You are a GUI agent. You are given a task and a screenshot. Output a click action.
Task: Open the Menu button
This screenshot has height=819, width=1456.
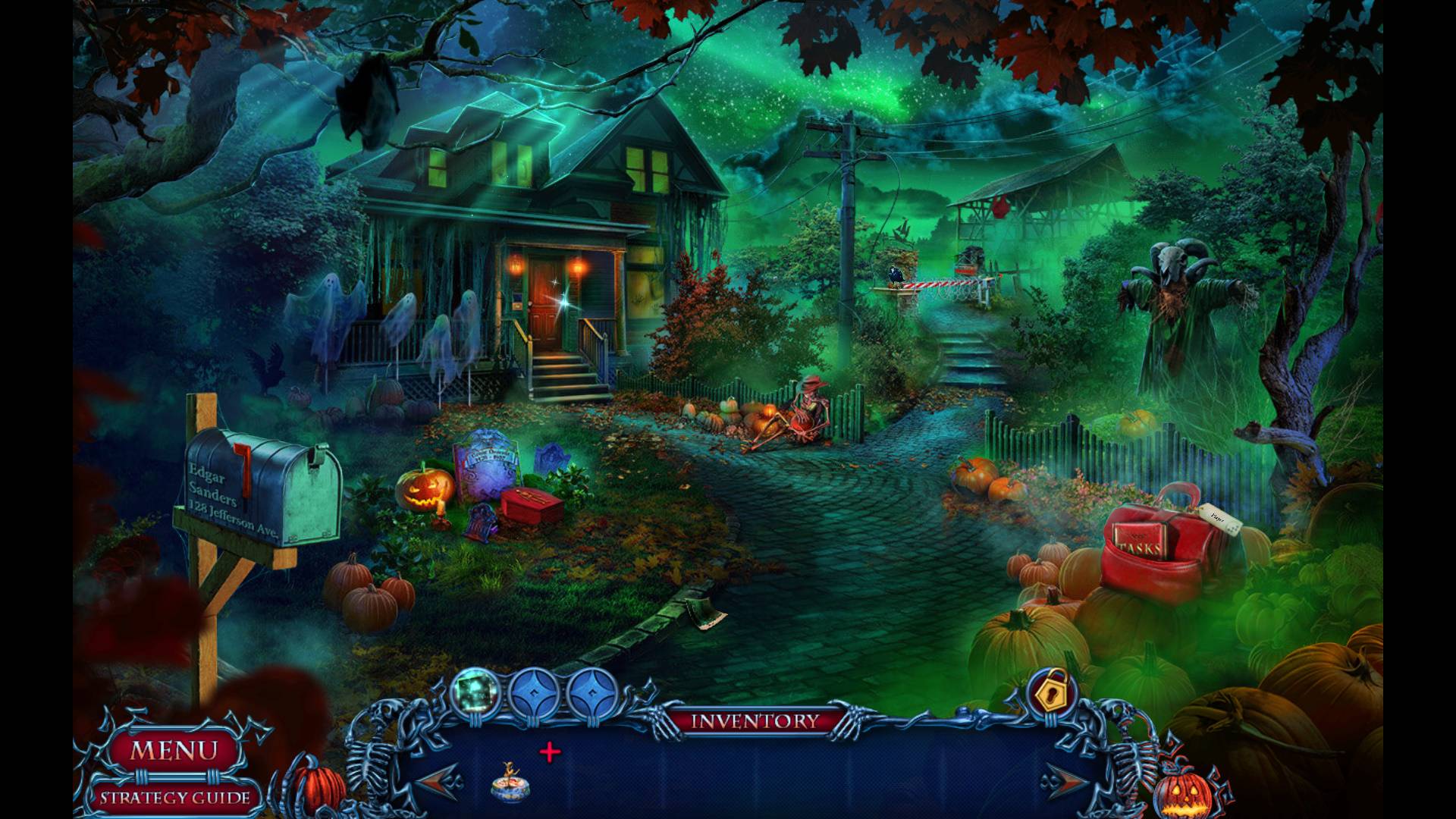[x=174, y=751]
